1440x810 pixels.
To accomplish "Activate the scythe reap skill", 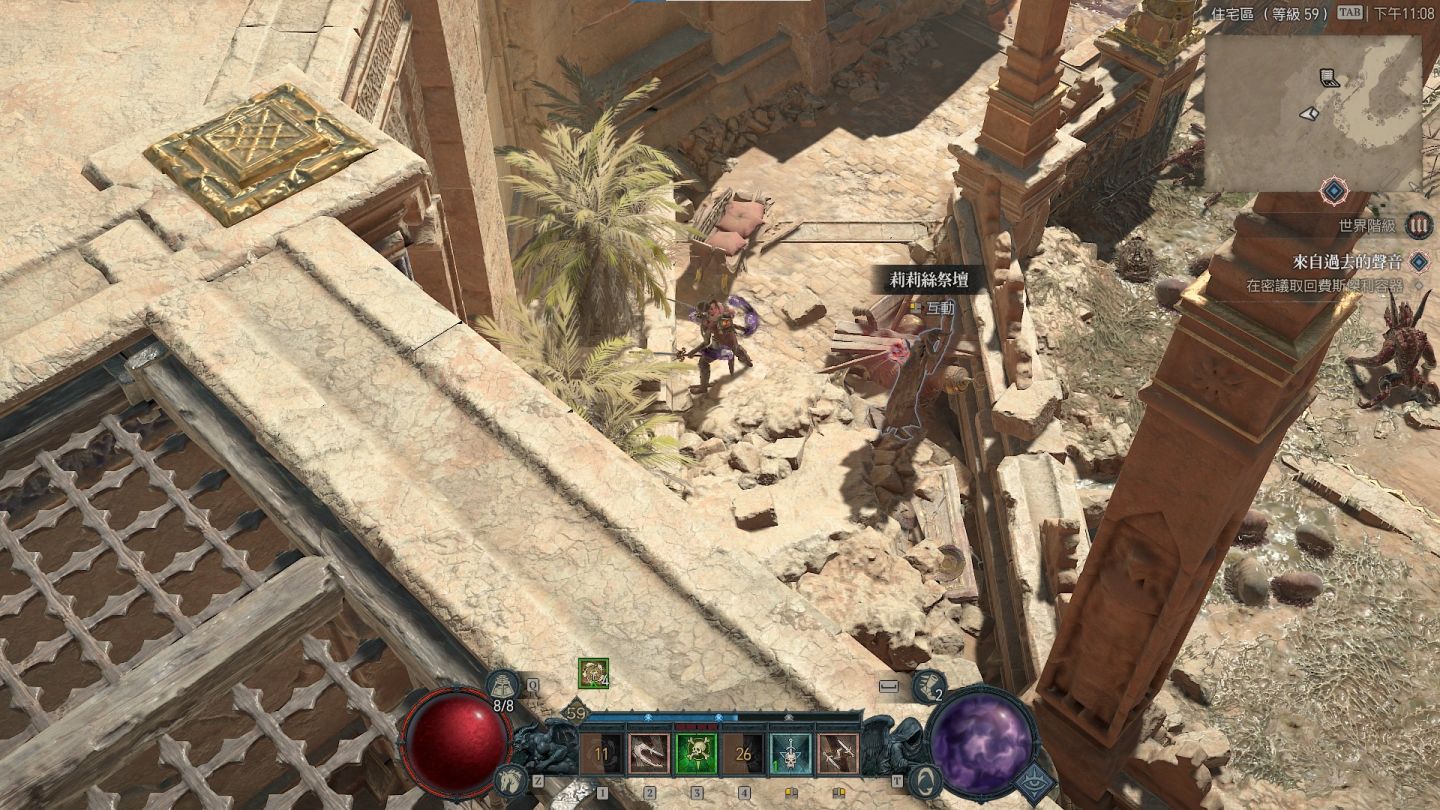I will click(649, 753).
